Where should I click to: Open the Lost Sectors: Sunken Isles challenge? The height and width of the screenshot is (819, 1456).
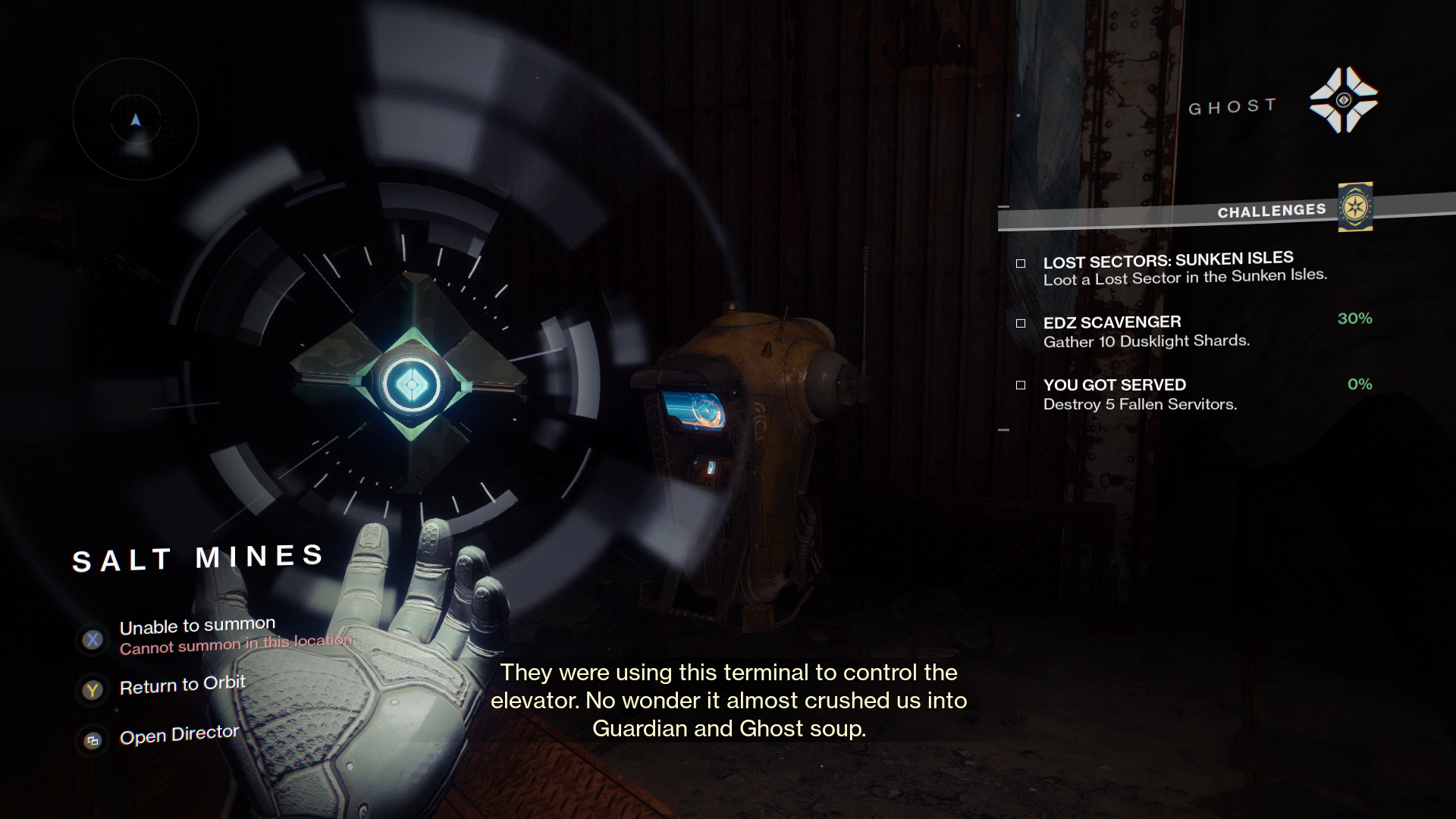tap(1168, 260)
